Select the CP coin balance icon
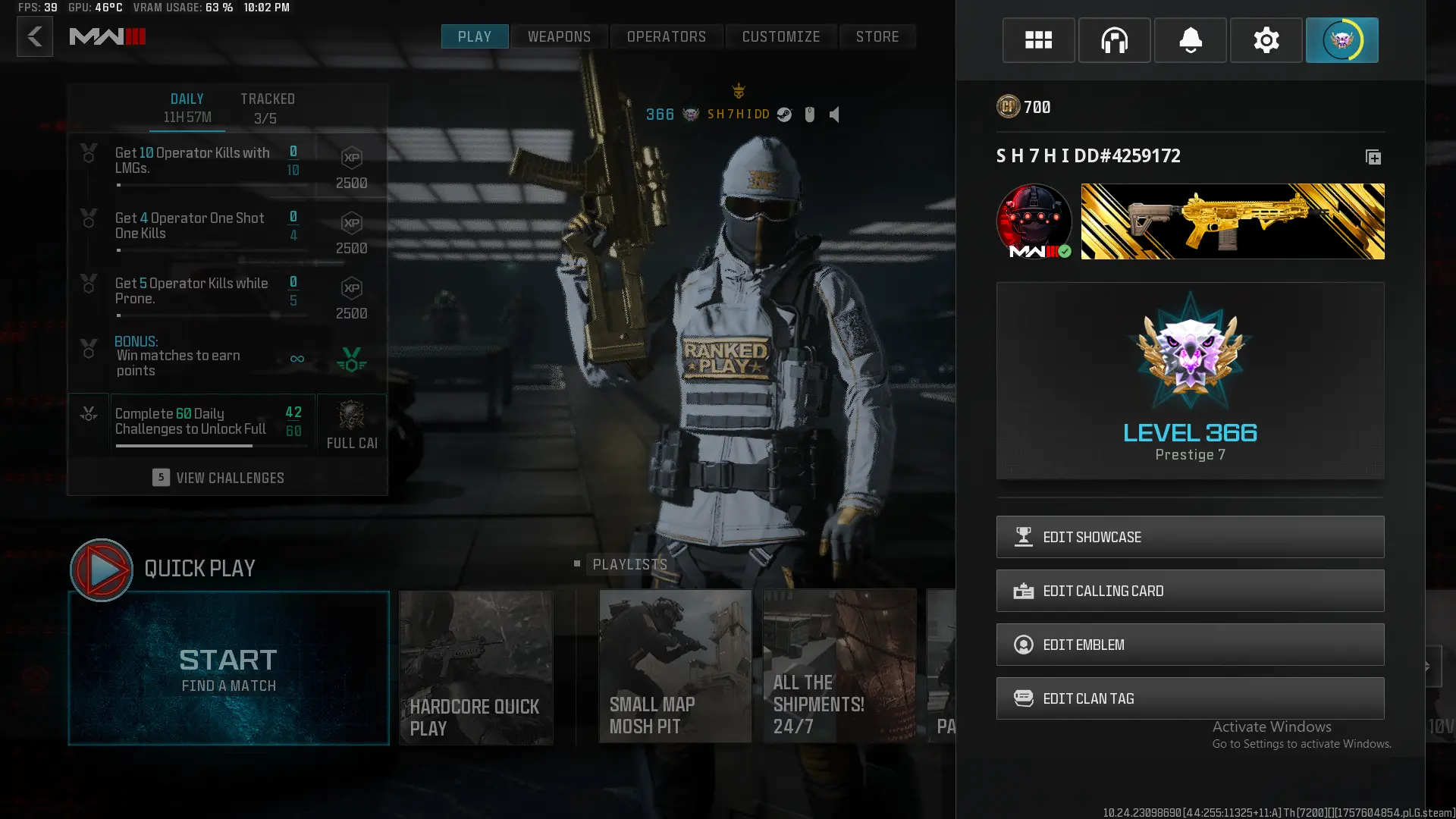 (x=1007, y=106)
